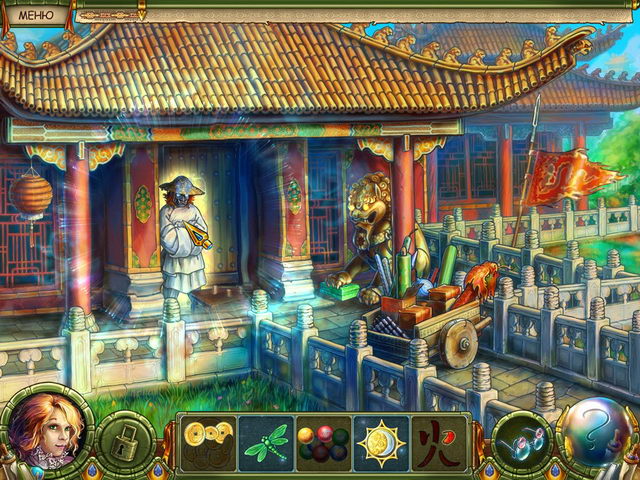Open the Меню button

pyautogui.click(x=36, y=12)
